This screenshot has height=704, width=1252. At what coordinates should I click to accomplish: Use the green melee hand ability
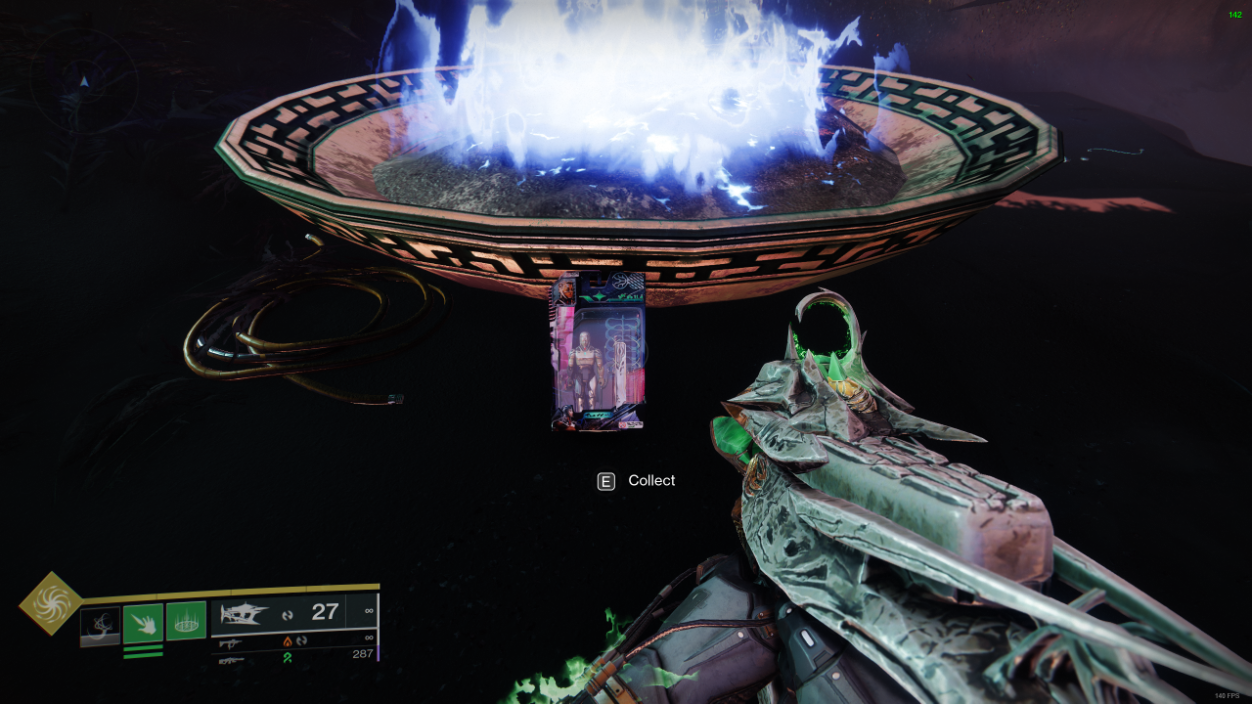143,623
